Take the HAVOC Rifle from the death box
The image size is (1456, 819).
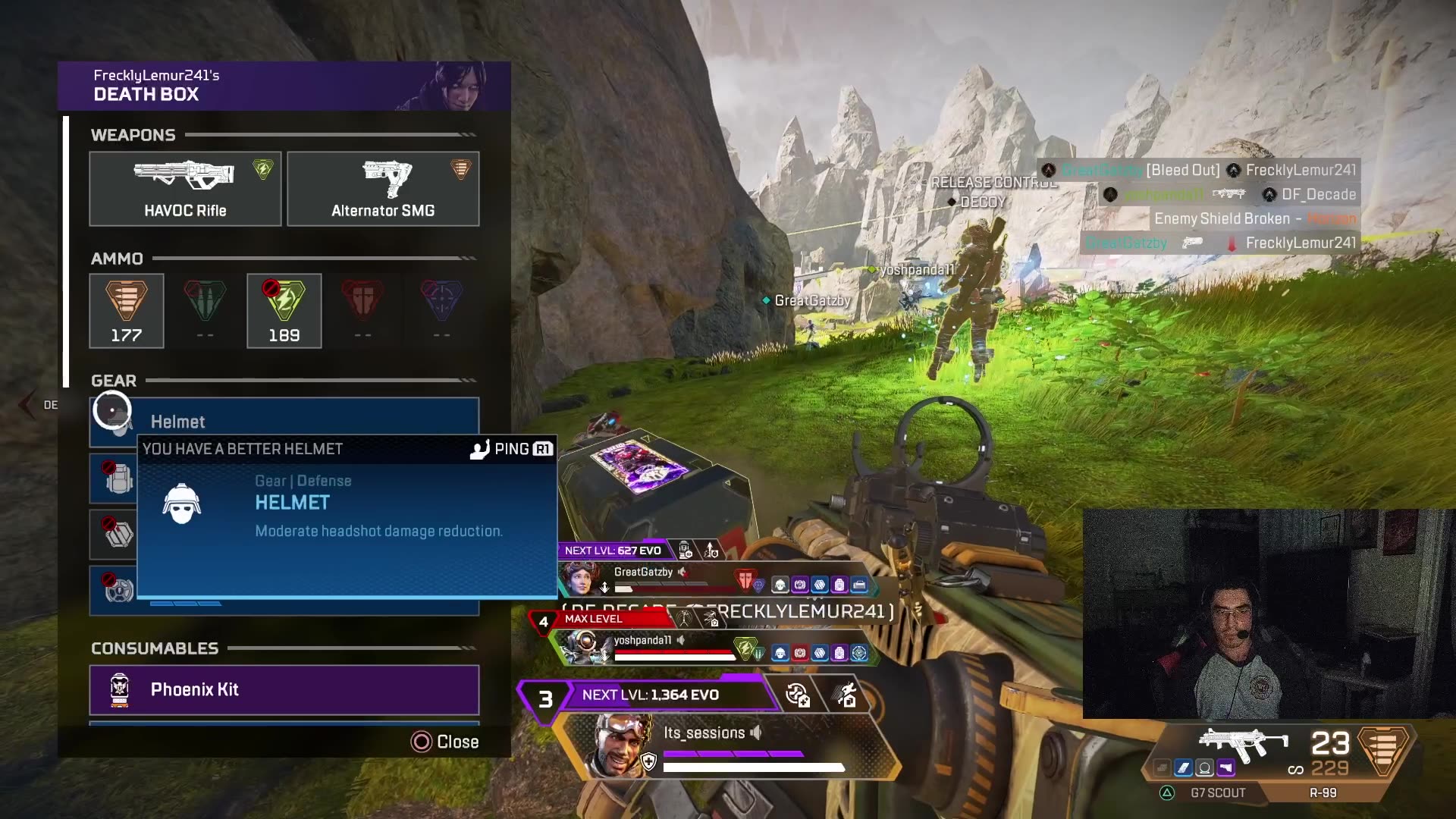(x=185, y=189)
